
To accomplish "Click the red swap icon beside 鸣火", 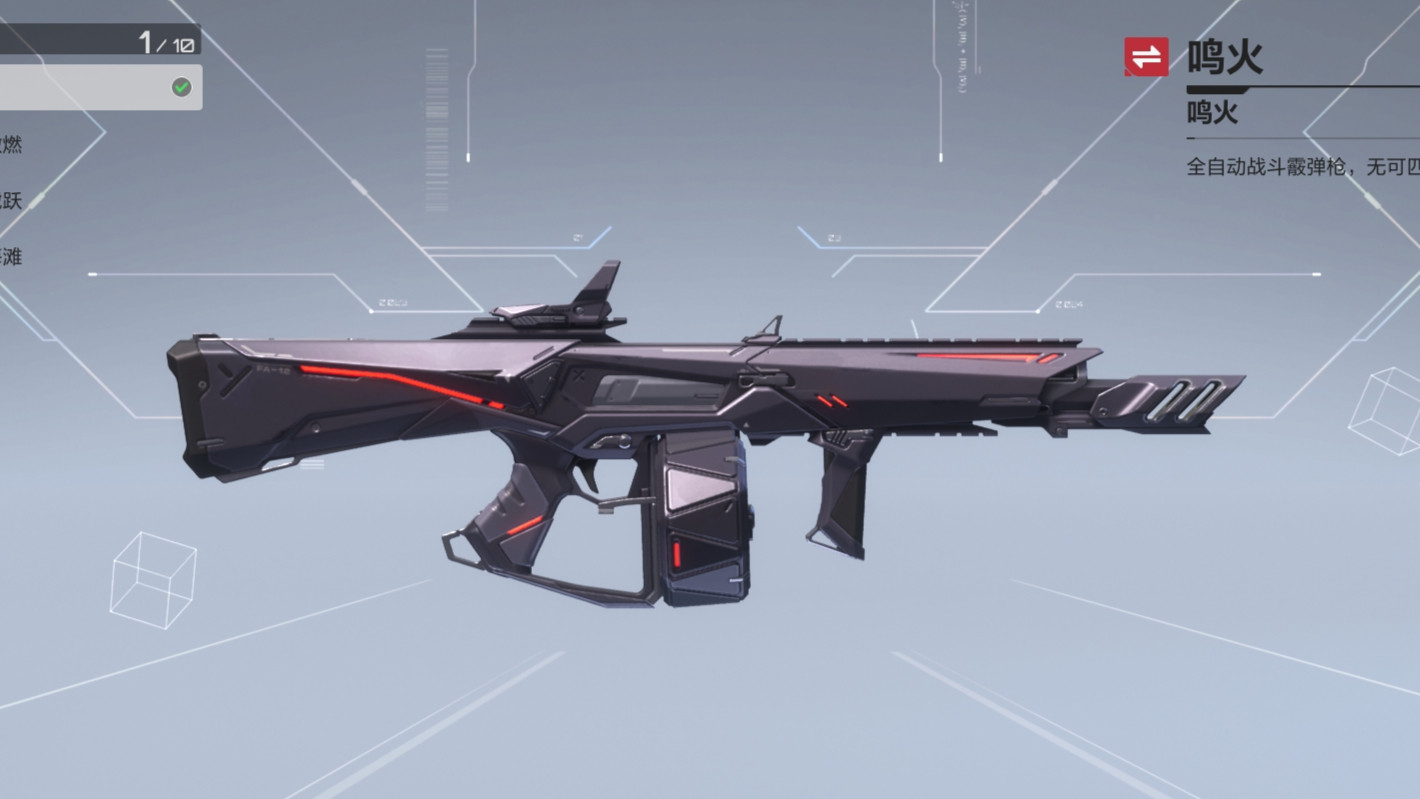I will 1146,57.
